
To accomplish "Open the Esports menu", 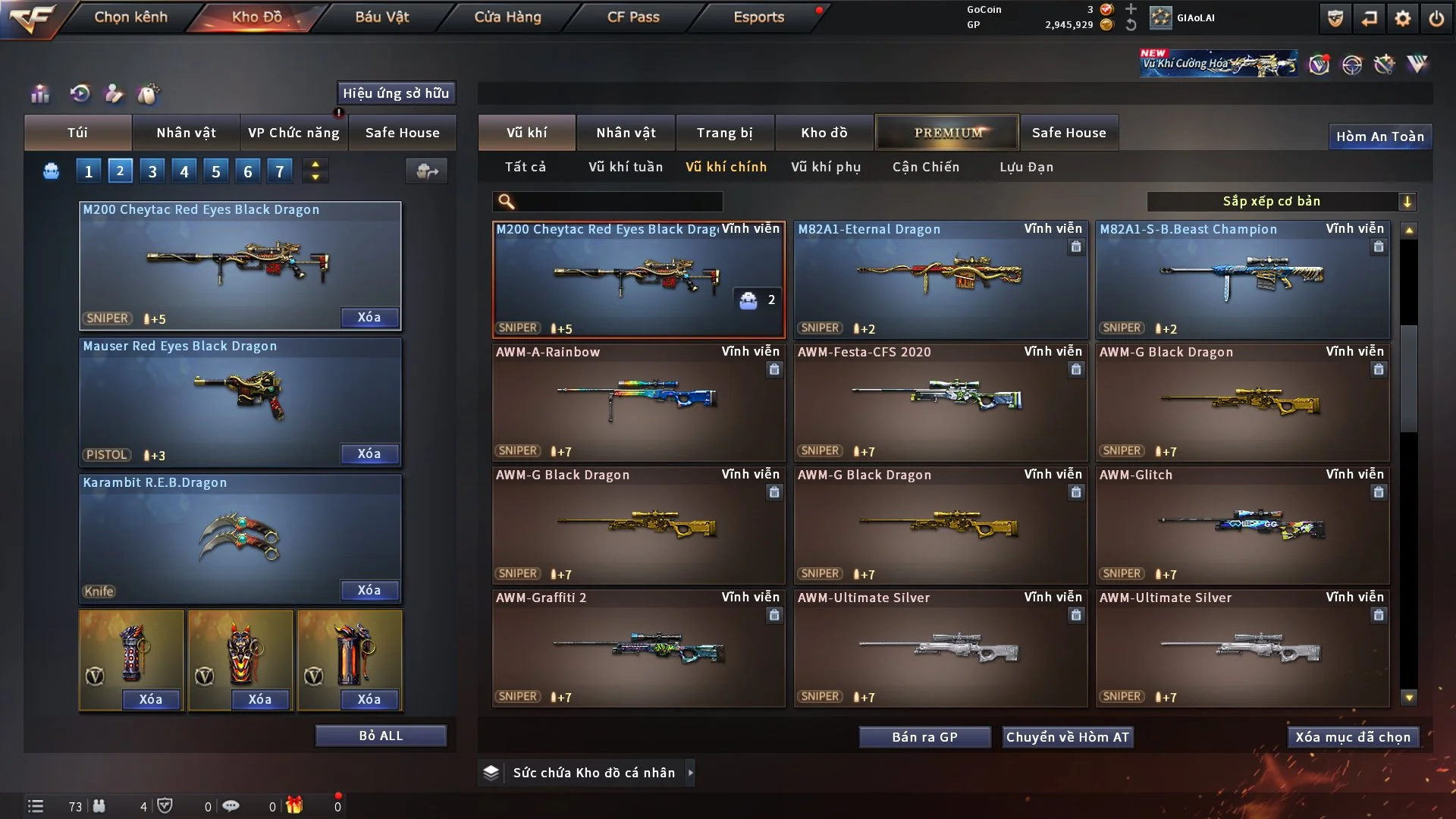I will point(758,17).
